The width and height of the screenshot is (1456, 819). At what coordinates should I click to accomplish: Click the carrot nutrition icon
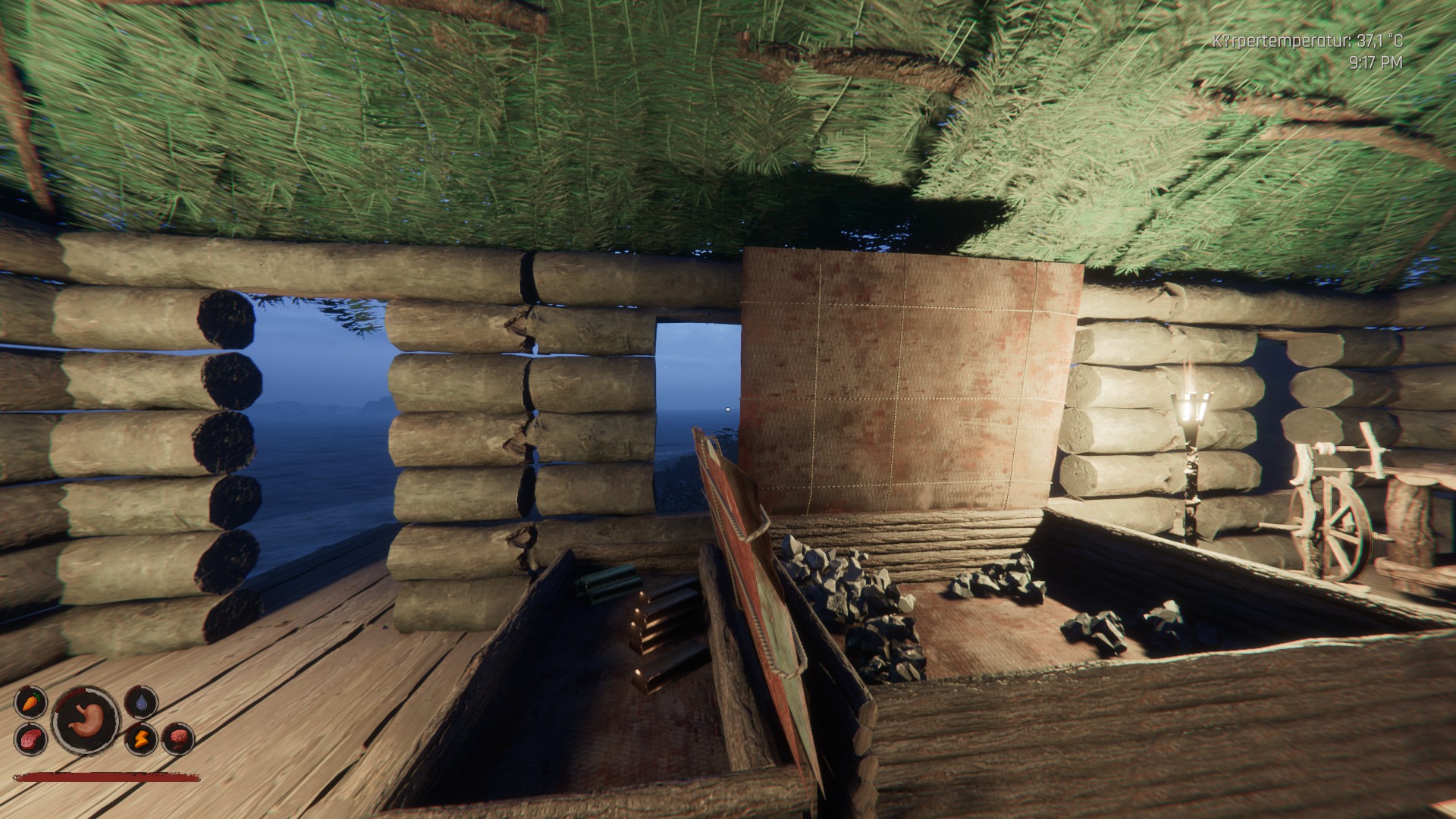30,702
